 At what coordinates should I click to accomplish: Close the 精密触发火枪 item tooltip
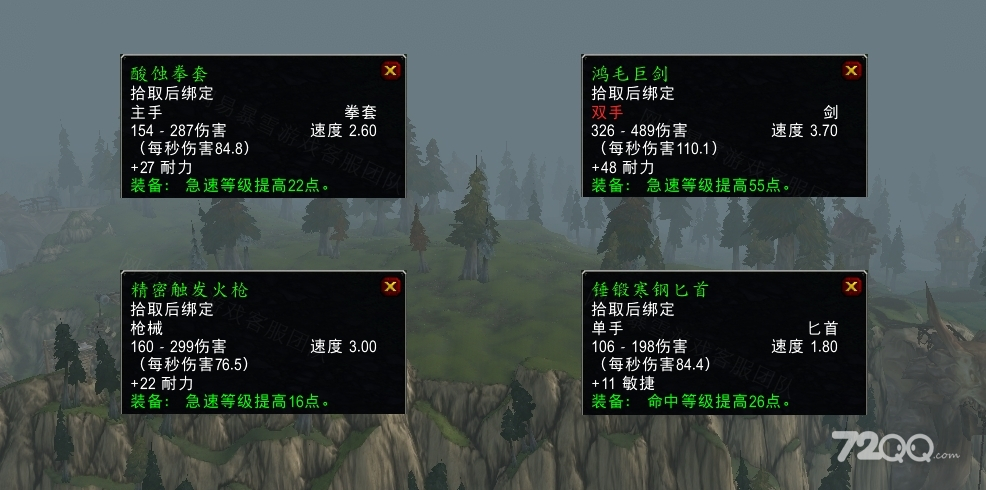[x=391, y=287]
